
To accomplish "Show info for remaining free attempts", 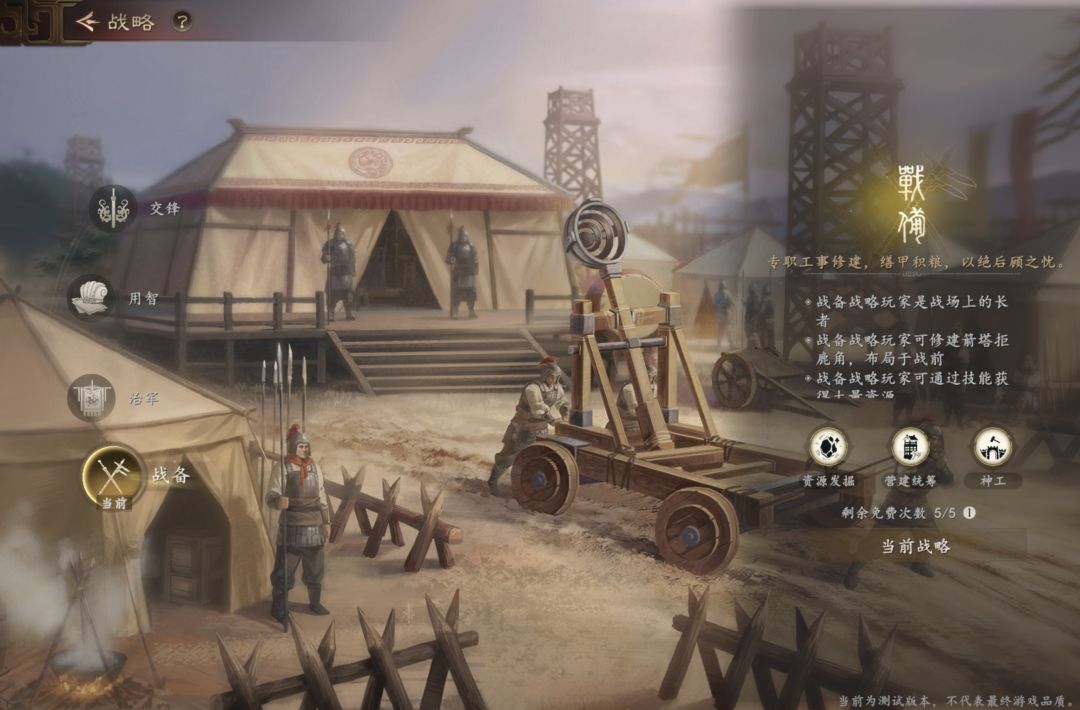I will [969, 512].
